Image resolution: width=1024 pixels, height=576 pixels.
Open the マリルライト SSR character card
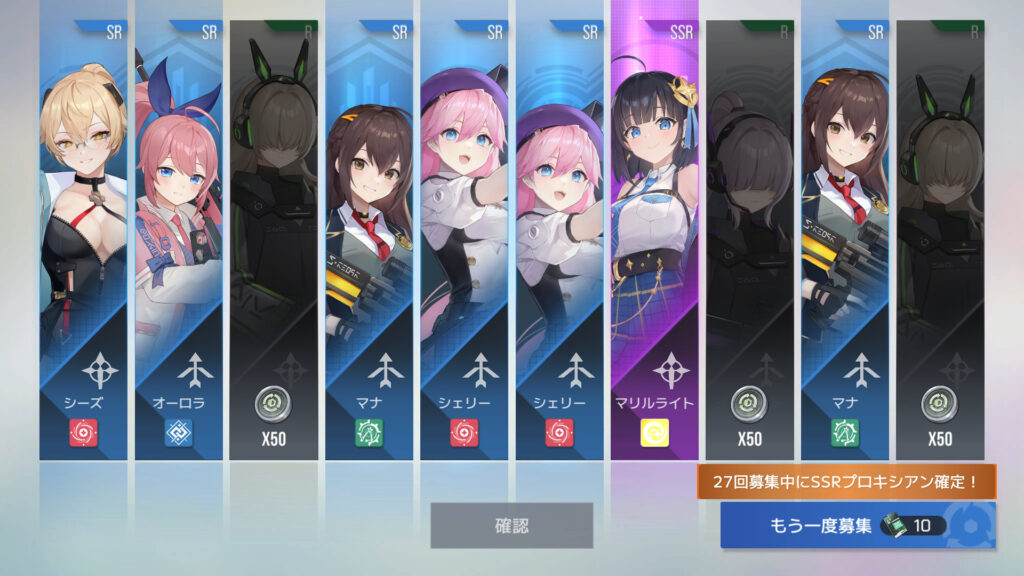coord(654,240)
